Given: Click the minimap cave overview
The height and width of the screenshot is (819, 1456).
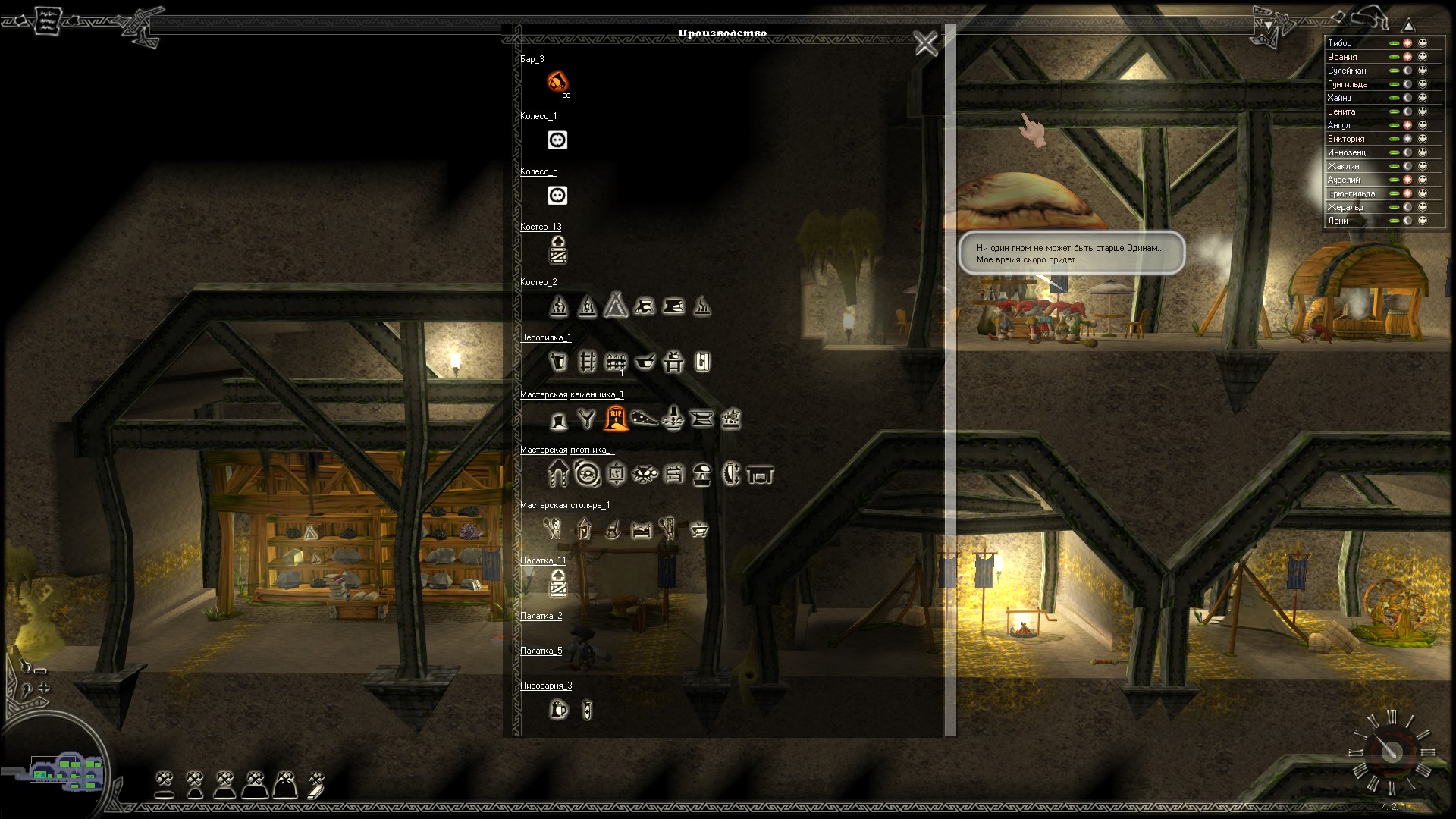Looking at the screenshot, I should pos(67,772).
